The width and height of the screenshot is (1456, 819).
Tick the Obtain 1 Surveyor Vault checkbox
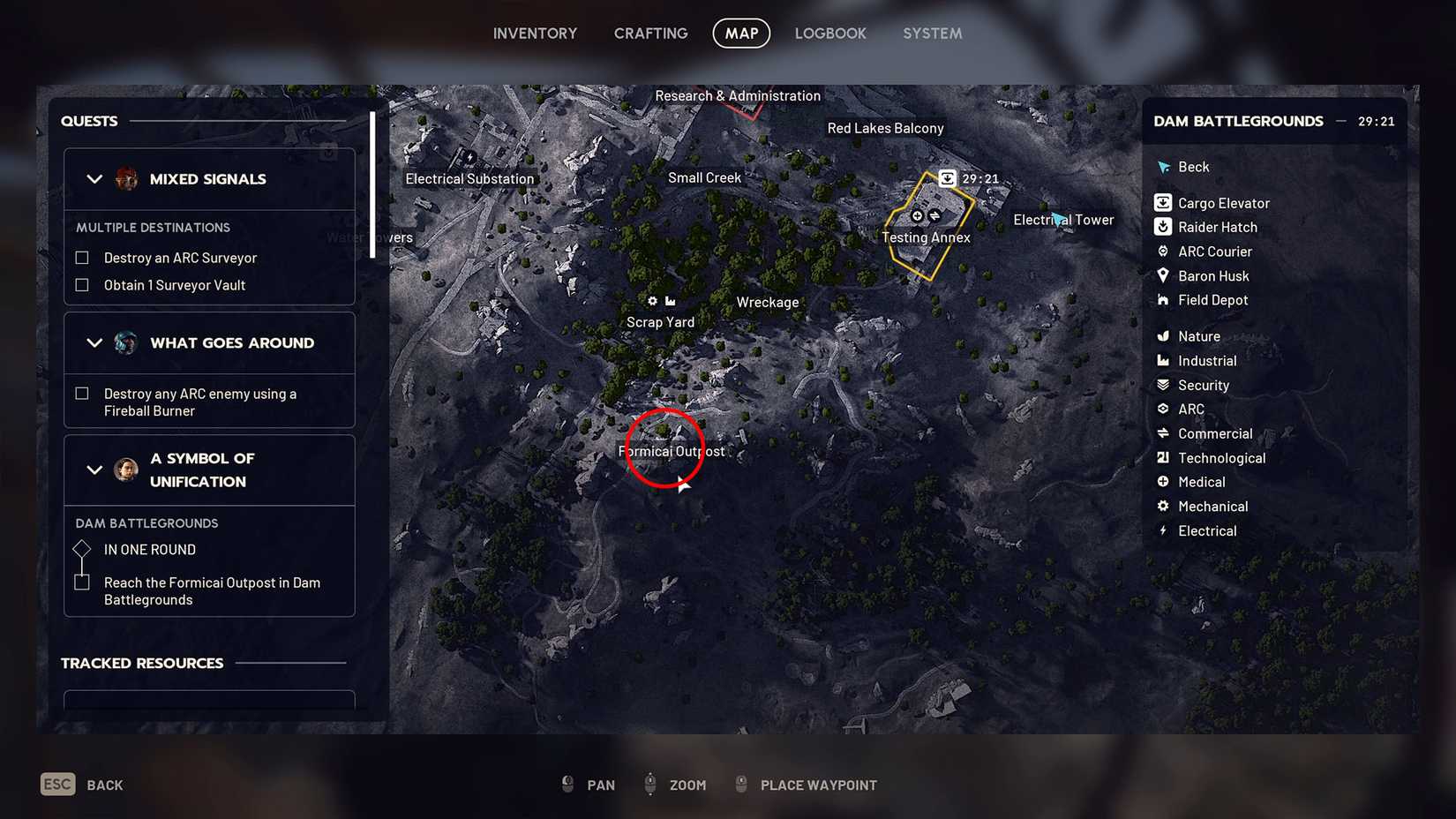[82, 284]
